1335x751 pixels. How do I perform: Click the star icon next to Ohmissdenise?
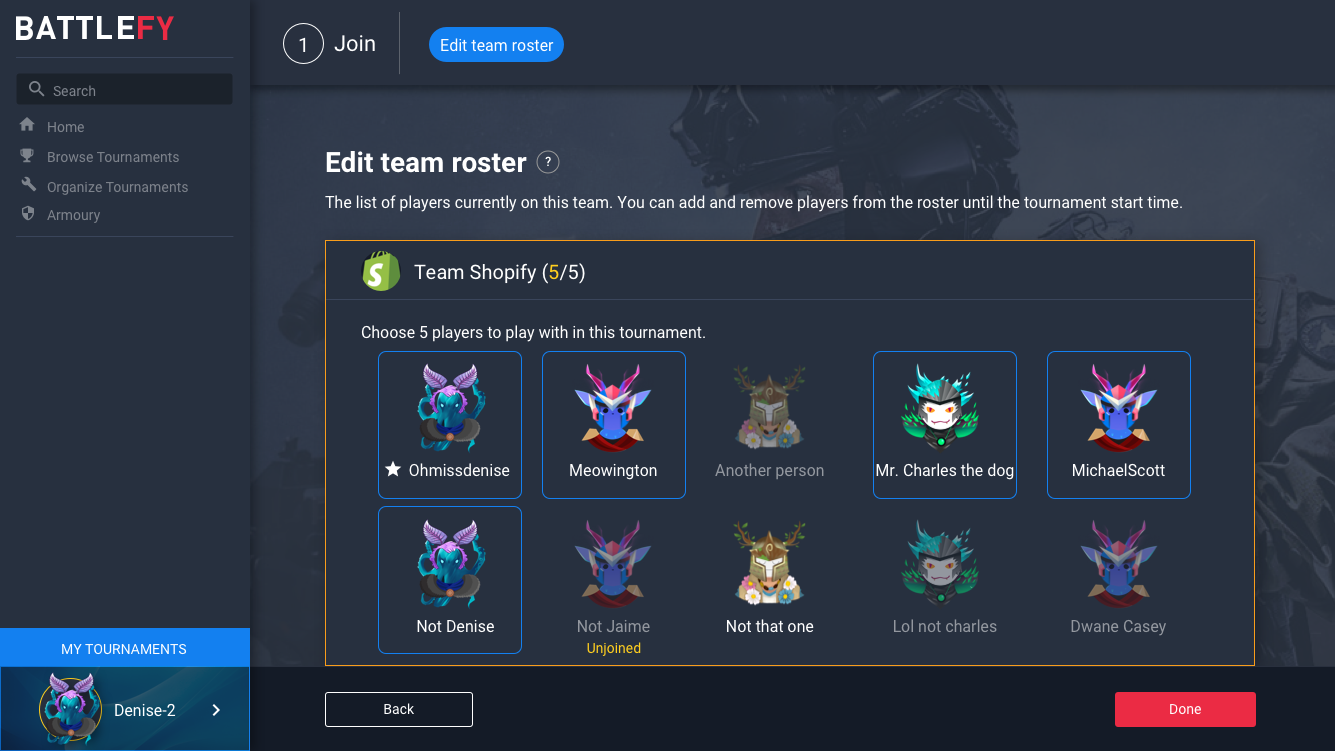(x=392, y=469)
